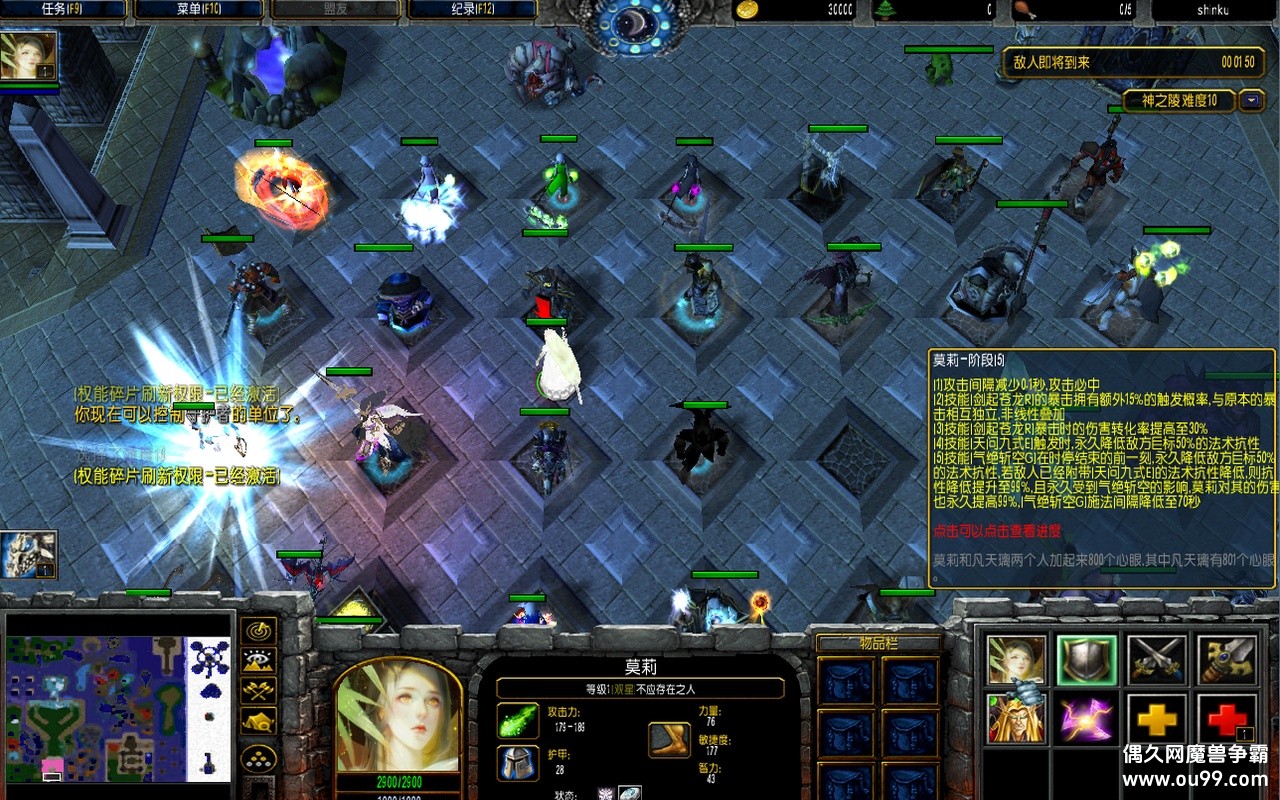Collapse the 神之陵 难度10 leaderboard arrow button

click(x=1252, y=100)
